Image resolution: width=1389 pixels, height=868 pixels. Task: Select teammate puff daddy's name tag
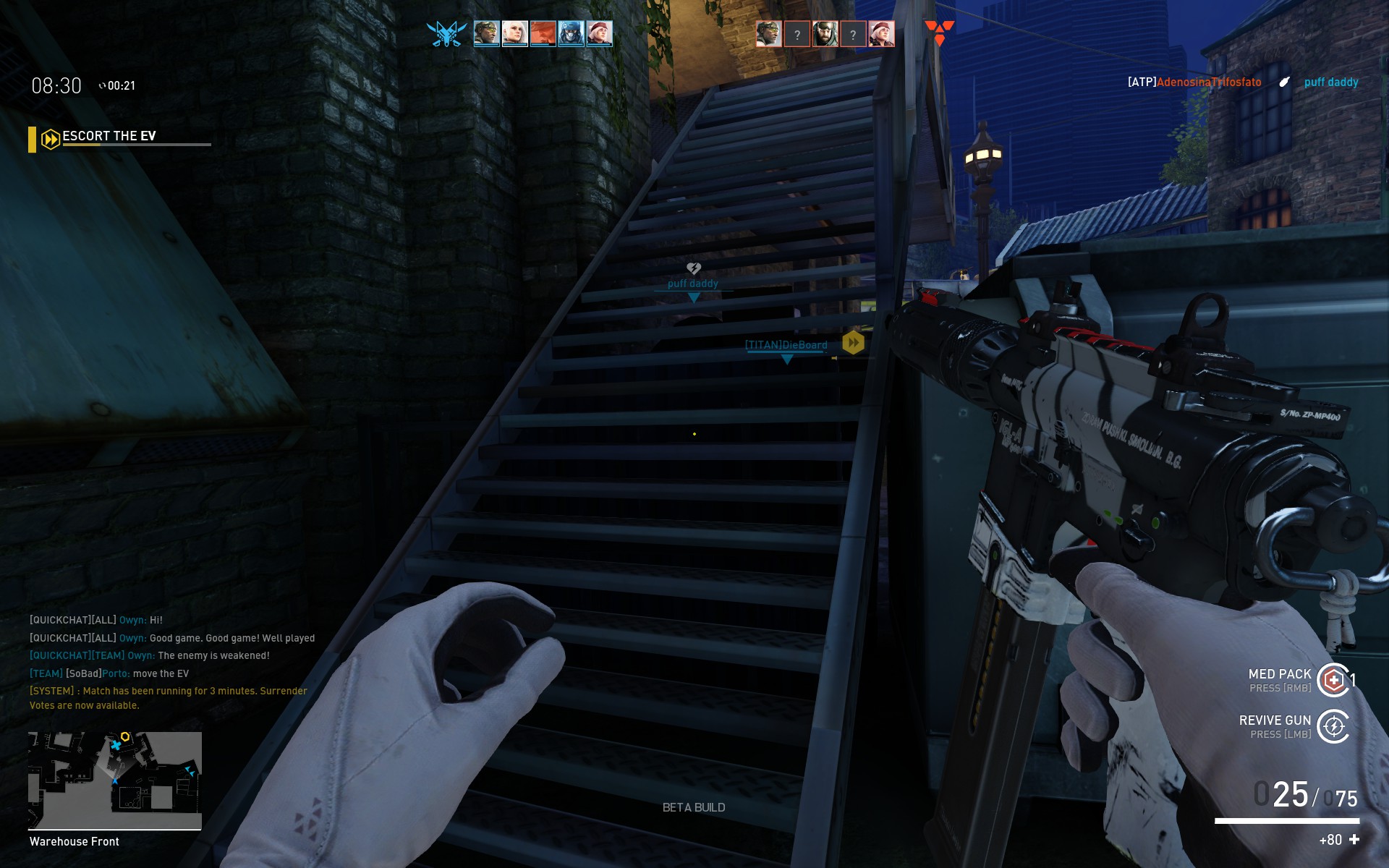pyautogui.click(x=693, y=284)
